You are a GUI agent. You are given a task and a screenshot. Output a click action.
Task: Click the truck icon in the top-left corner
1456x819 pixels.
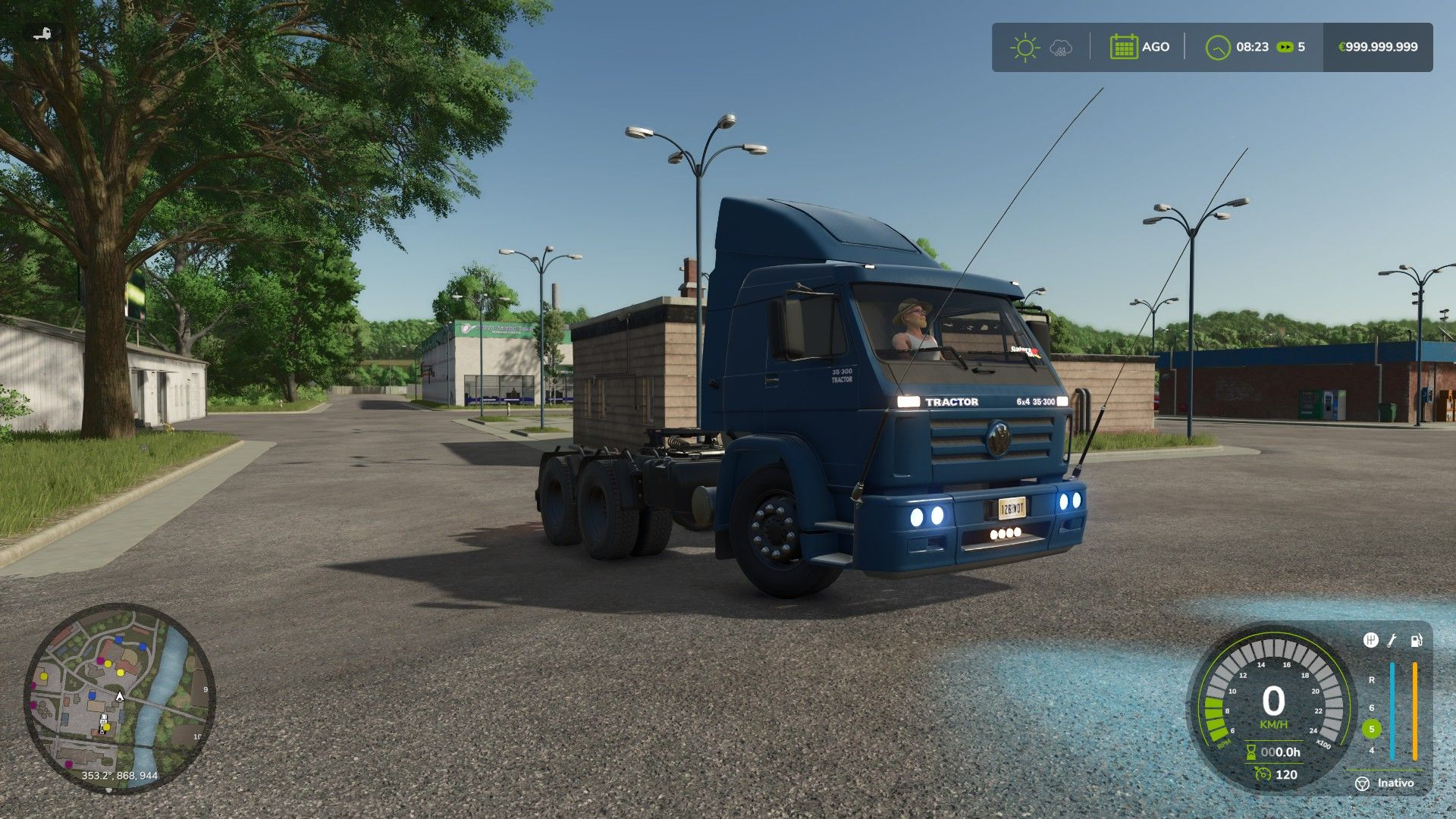click(x=43, y=34)
